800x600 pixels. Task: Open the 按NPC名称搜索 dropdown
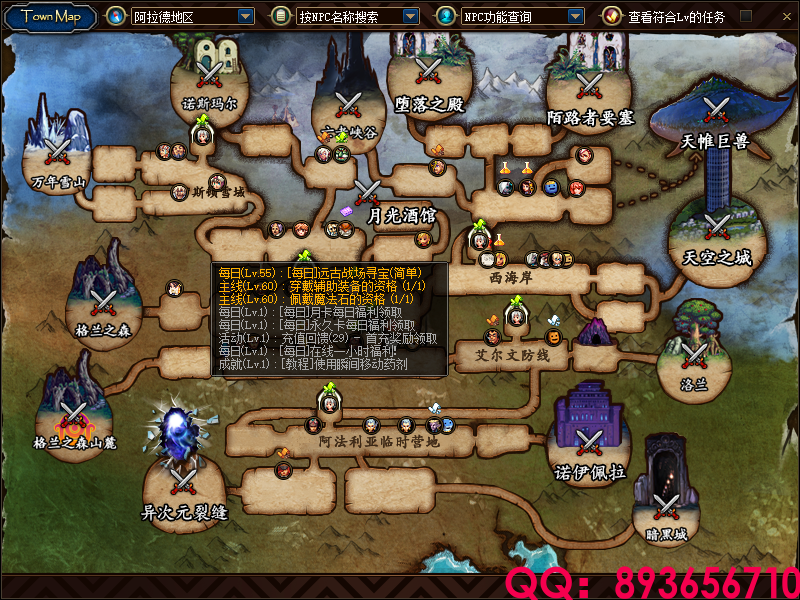(410, 16)
